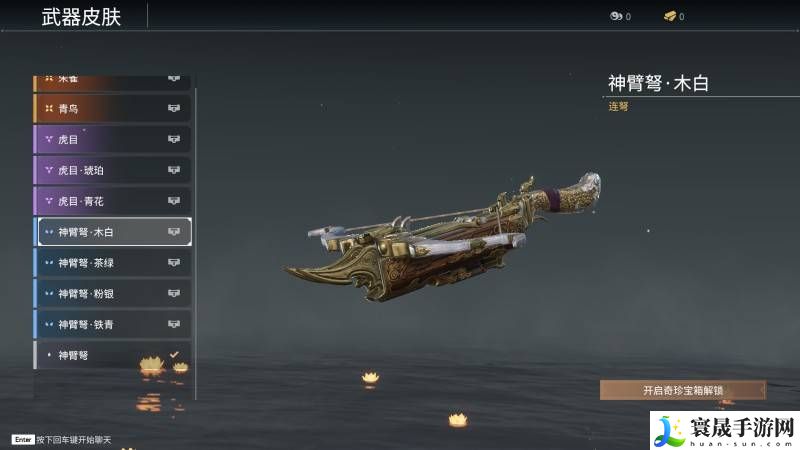Select the 青鸟 weapon skin
This screenshot has height=450, width=800.
(x=112, y=108)
